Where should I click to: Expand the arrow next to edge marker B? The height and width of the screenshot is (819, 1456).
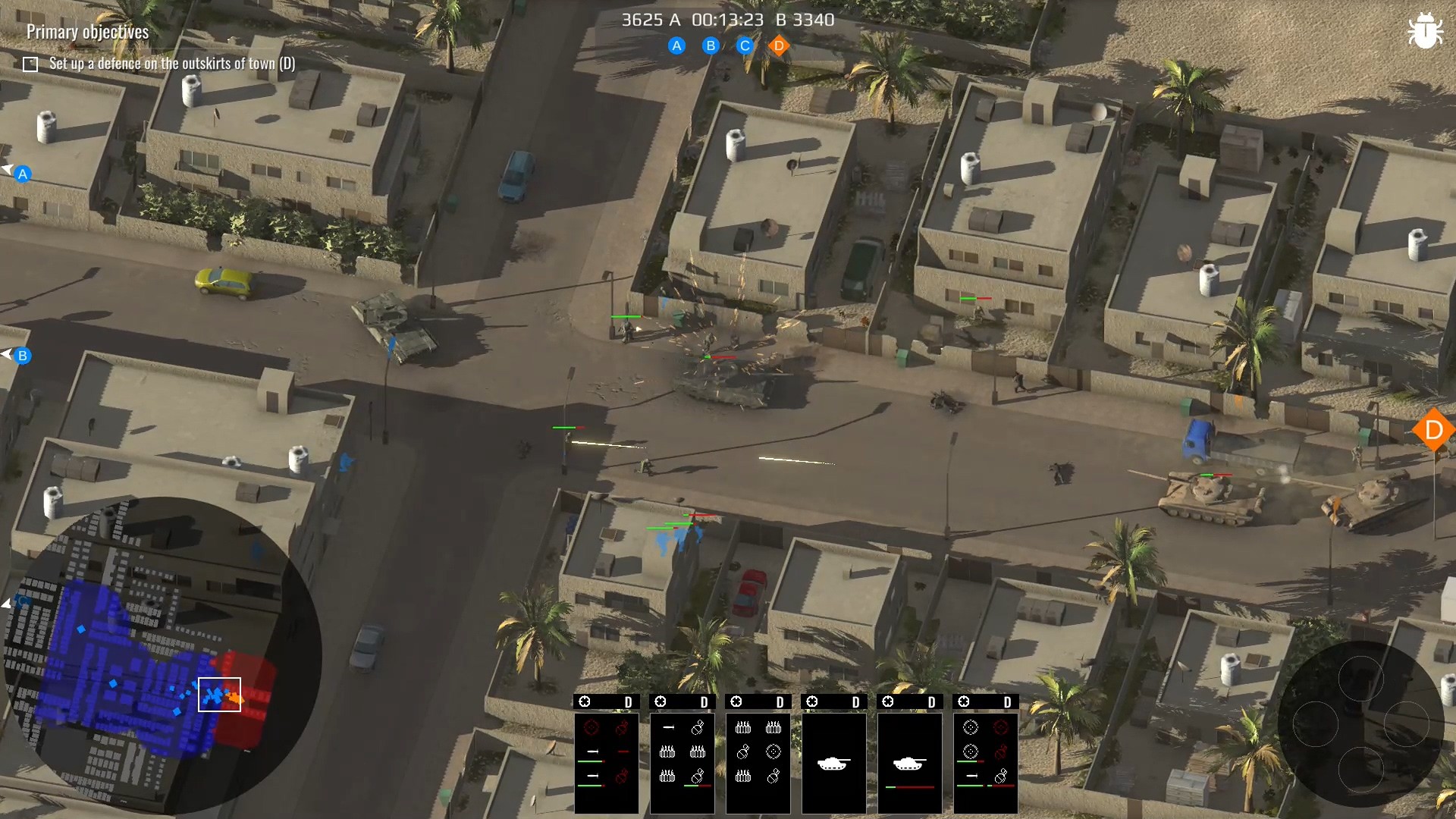coord(7,353)
